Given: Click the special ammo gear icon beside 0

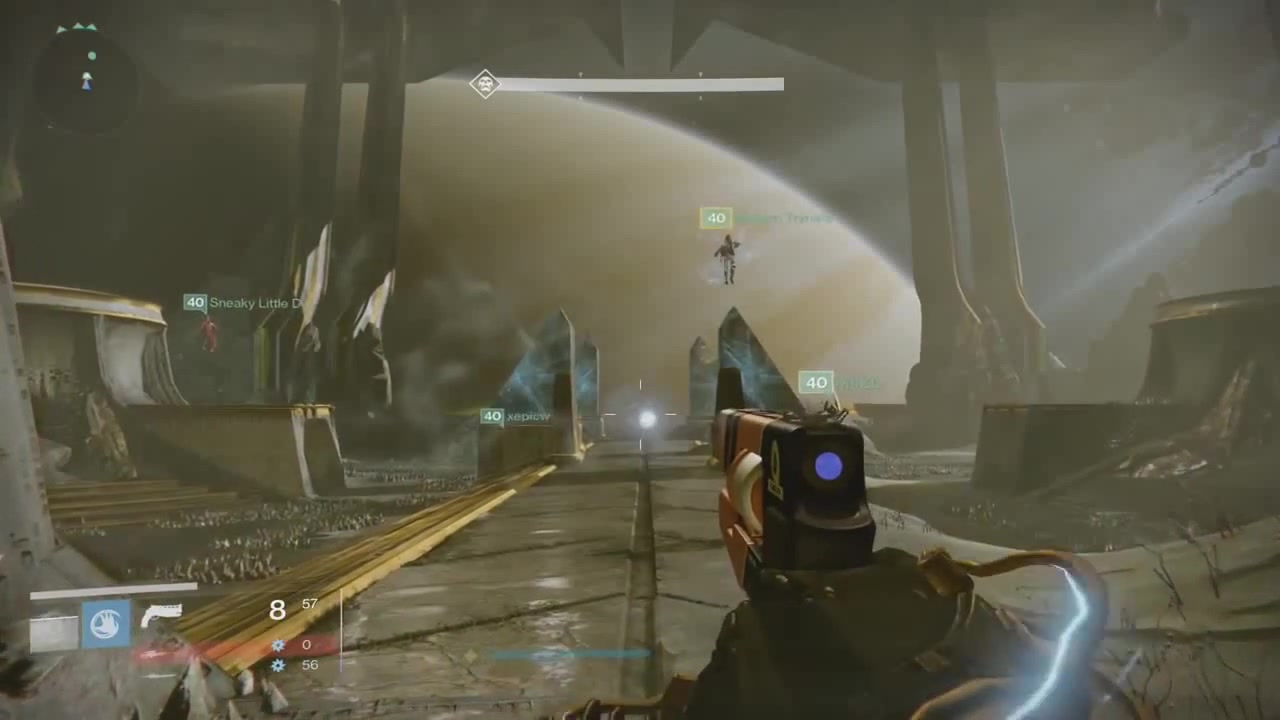Looking at the screenshot, I should point(277,646).
